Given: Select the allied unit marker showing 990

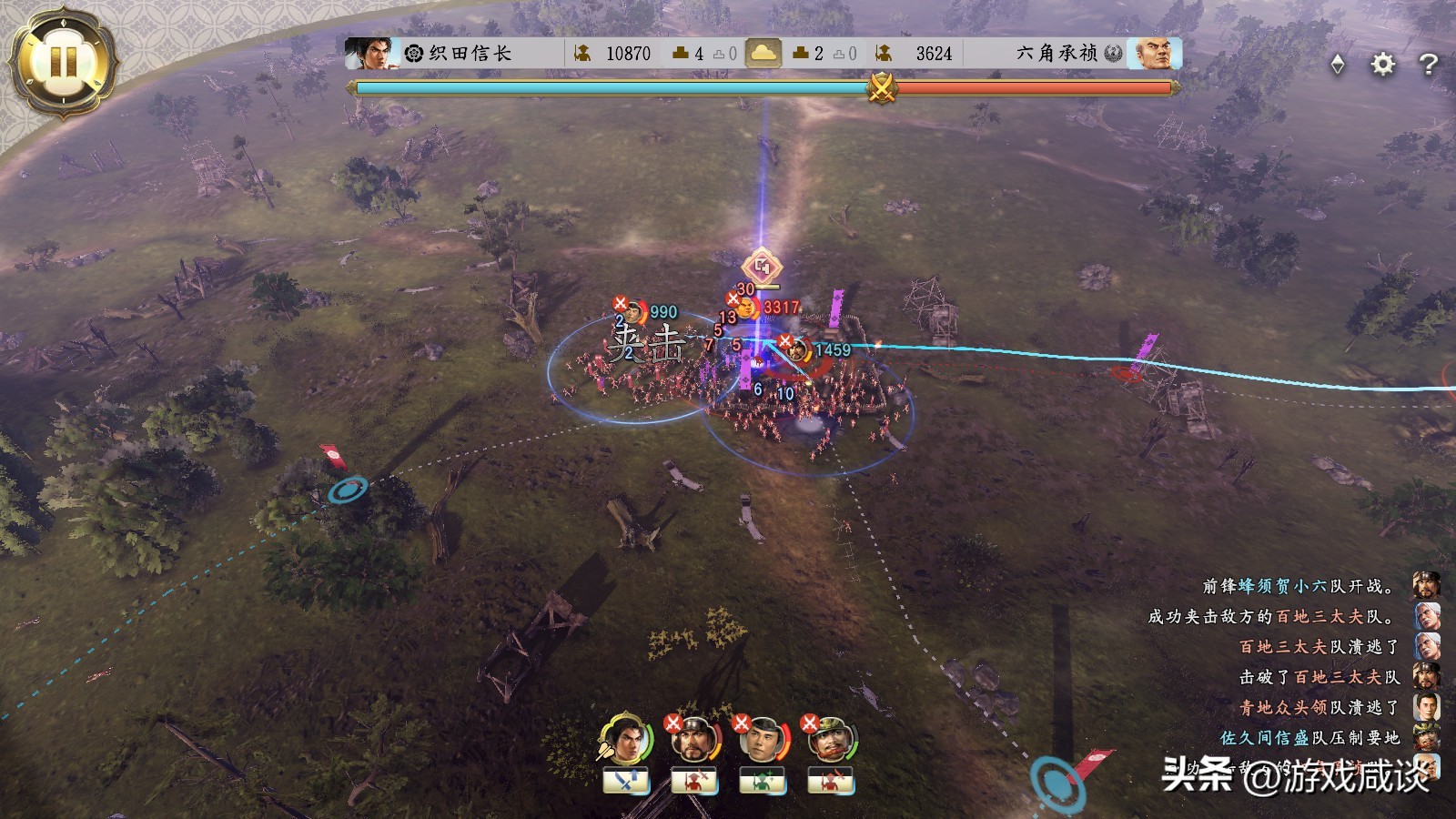Looking at the screenshot, I should coord(633,313).
